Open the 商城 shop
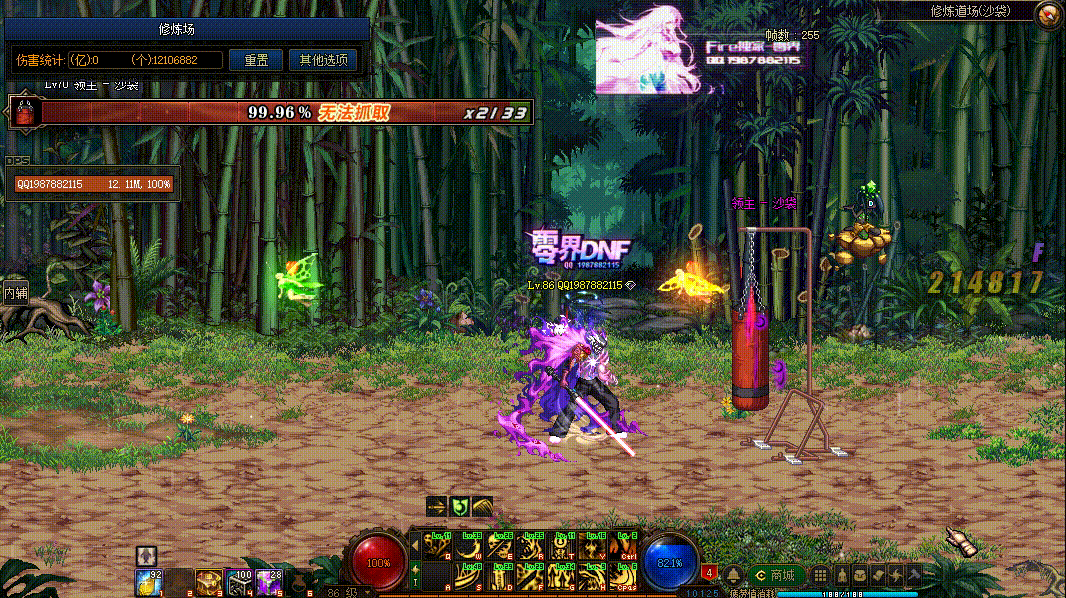The image size is (1066, 598). pyautogui.click(x=776, y=575)
